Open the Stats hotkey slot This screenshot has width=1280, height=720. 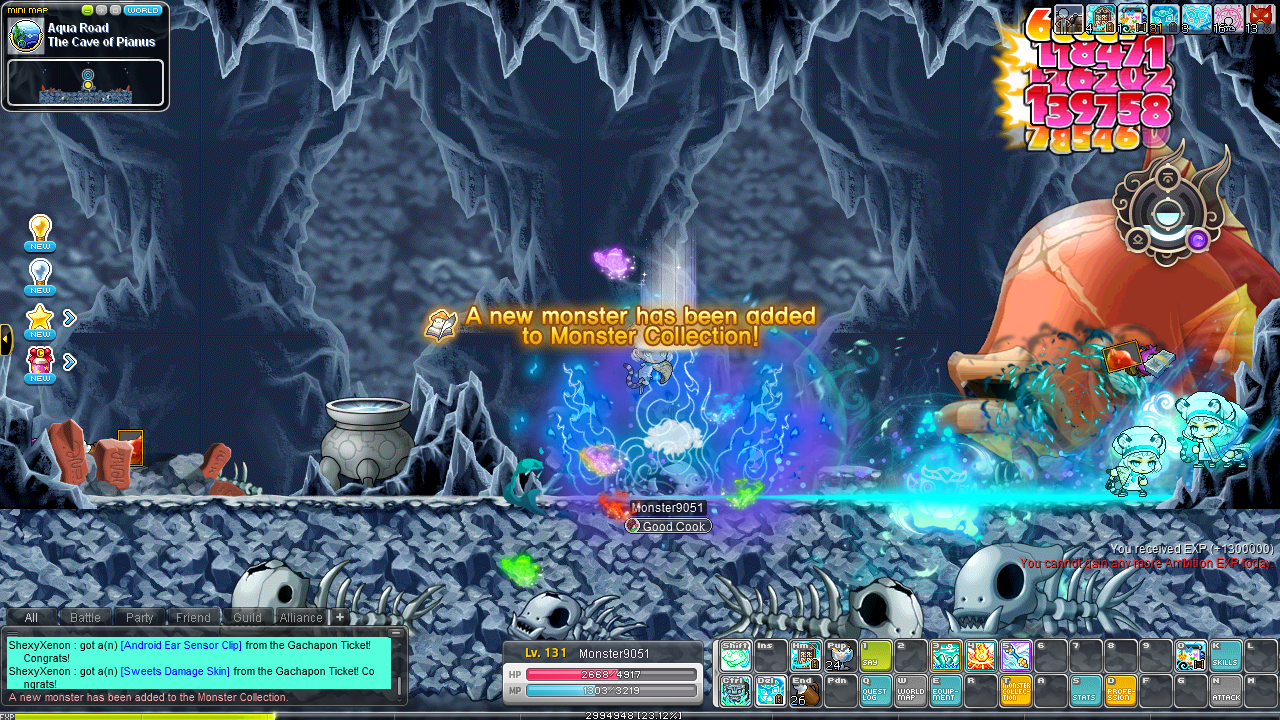coord(1085,690)
